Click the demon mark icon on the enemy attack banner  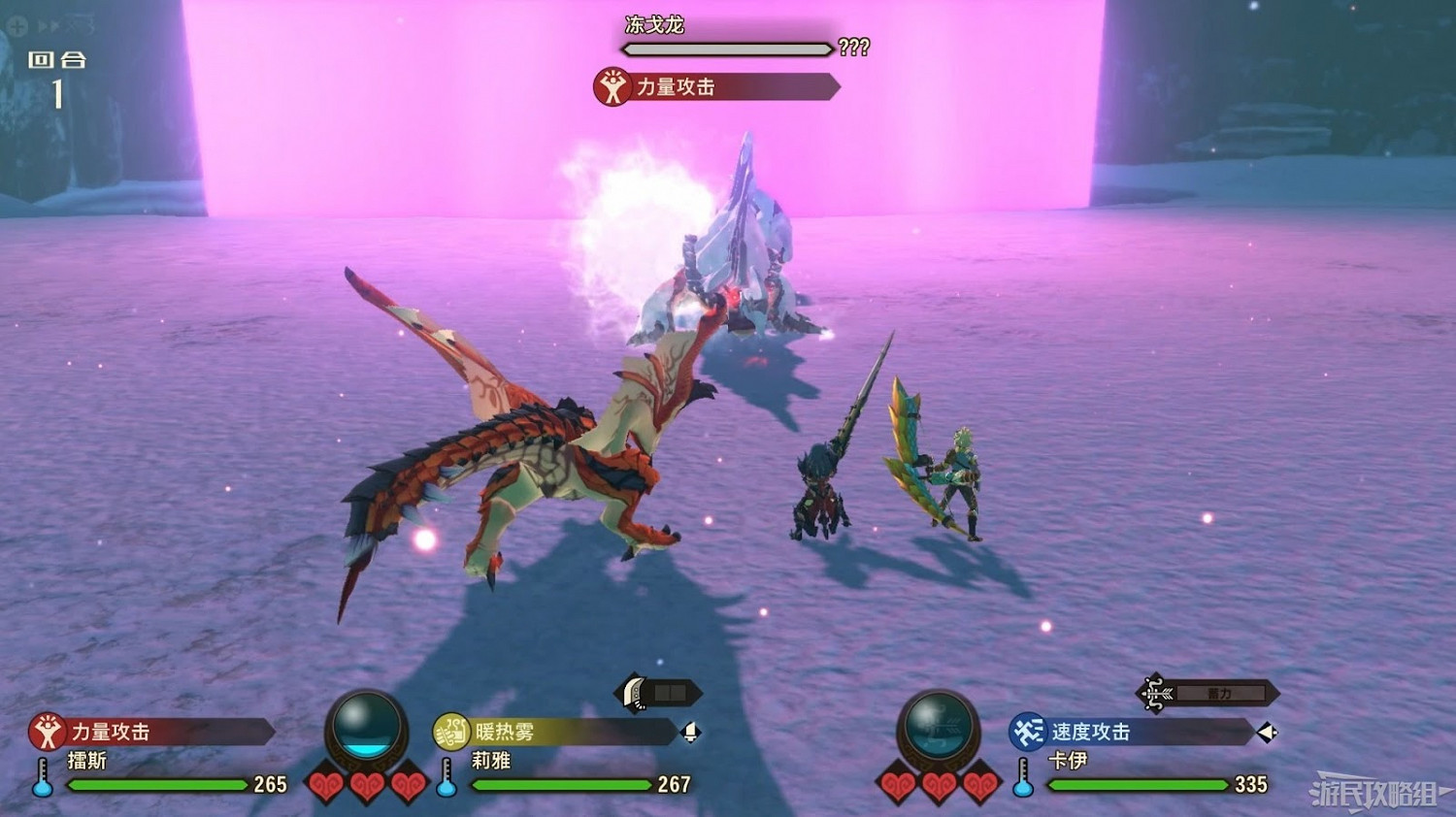pos(612,87)
